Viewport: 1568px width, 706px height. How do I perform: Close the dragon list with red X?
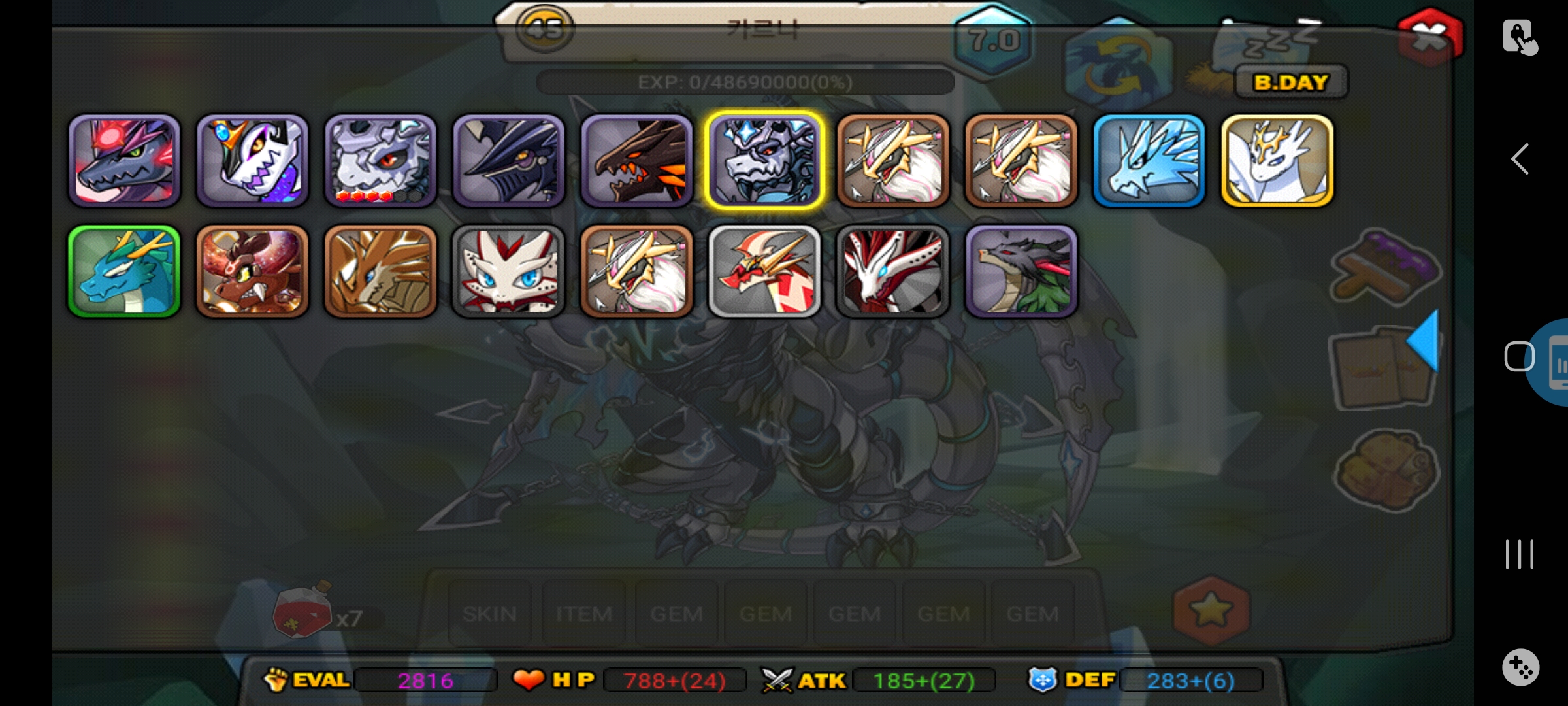1429,37
